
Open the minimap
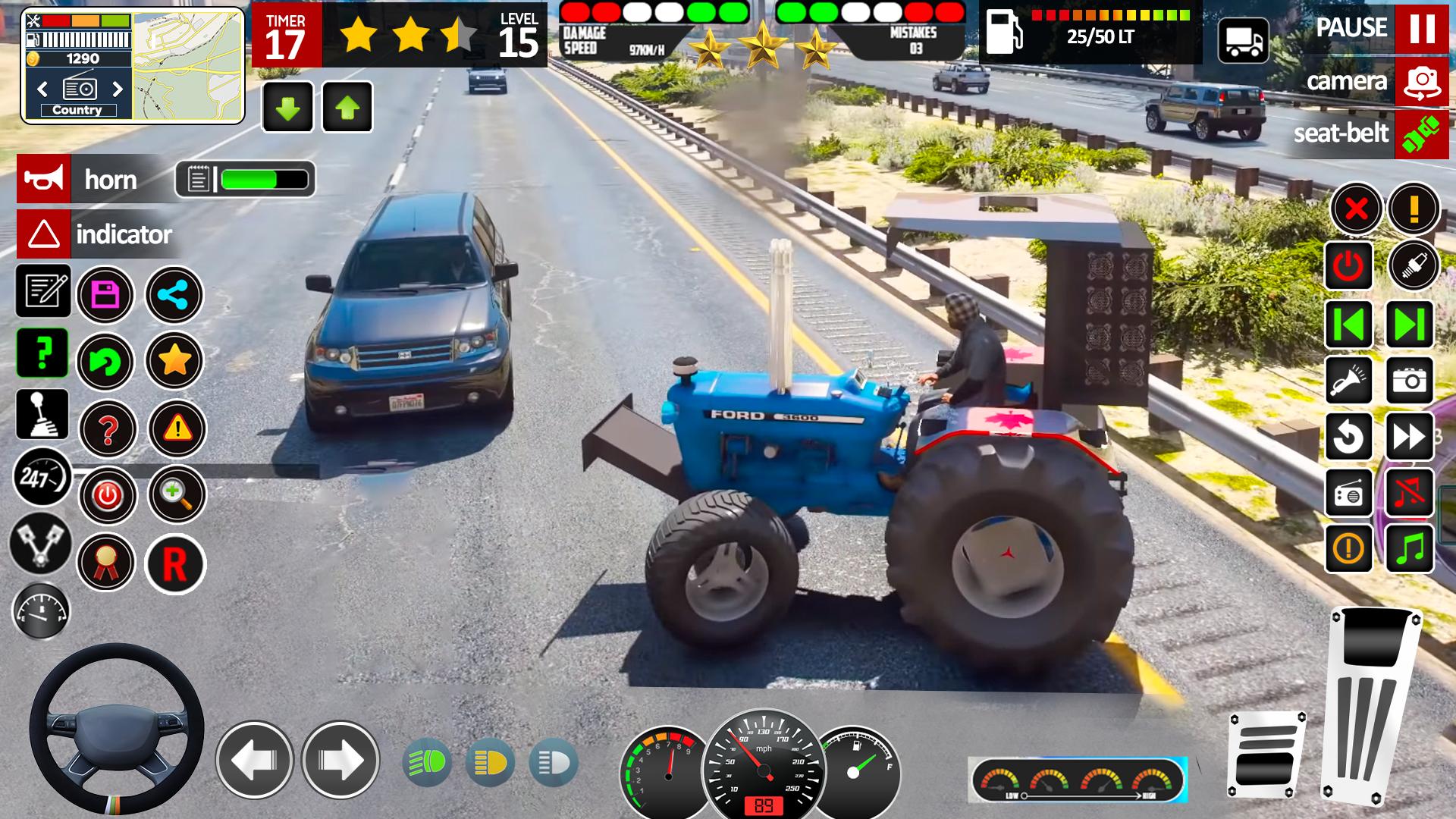tap(188, 65)
